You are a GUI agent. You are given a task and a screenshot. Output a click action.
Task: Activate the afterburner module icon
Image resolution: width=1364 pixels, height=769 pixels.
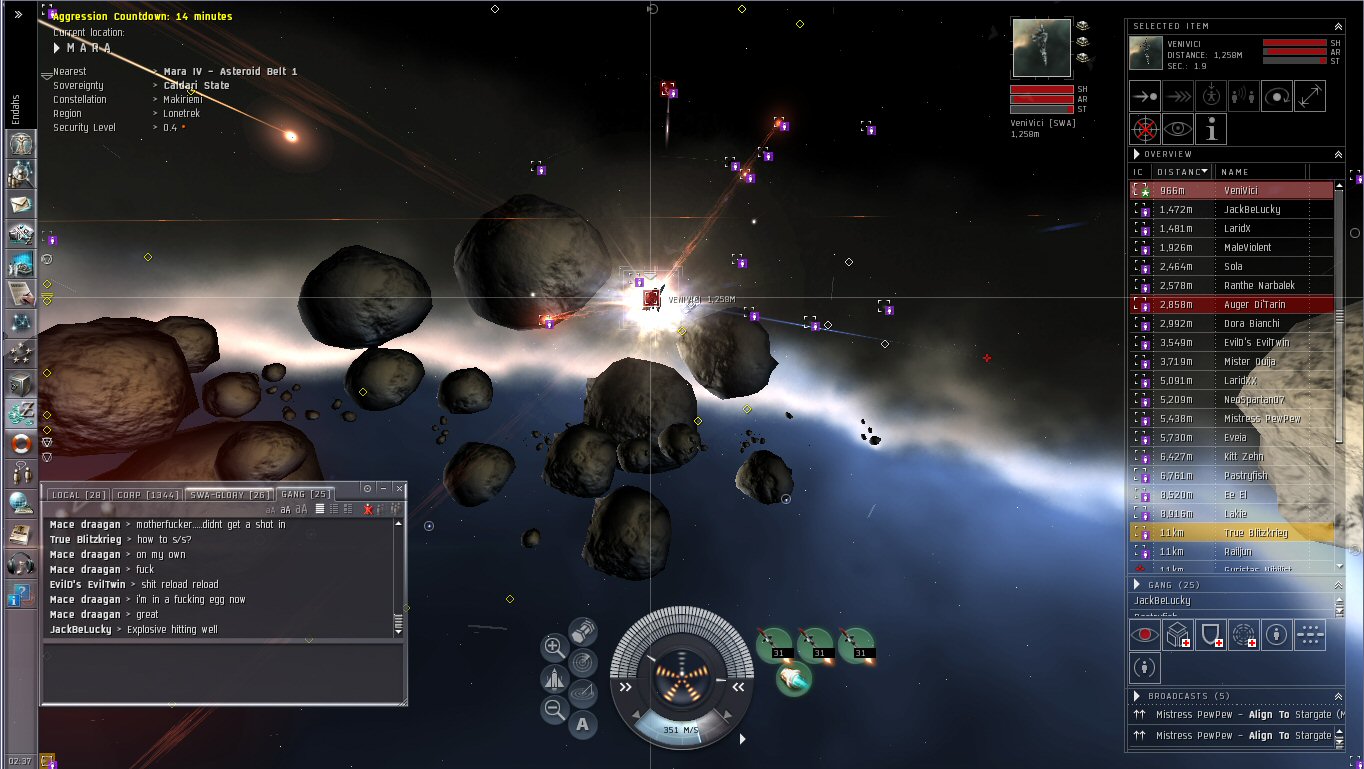(x=793, y=678)
